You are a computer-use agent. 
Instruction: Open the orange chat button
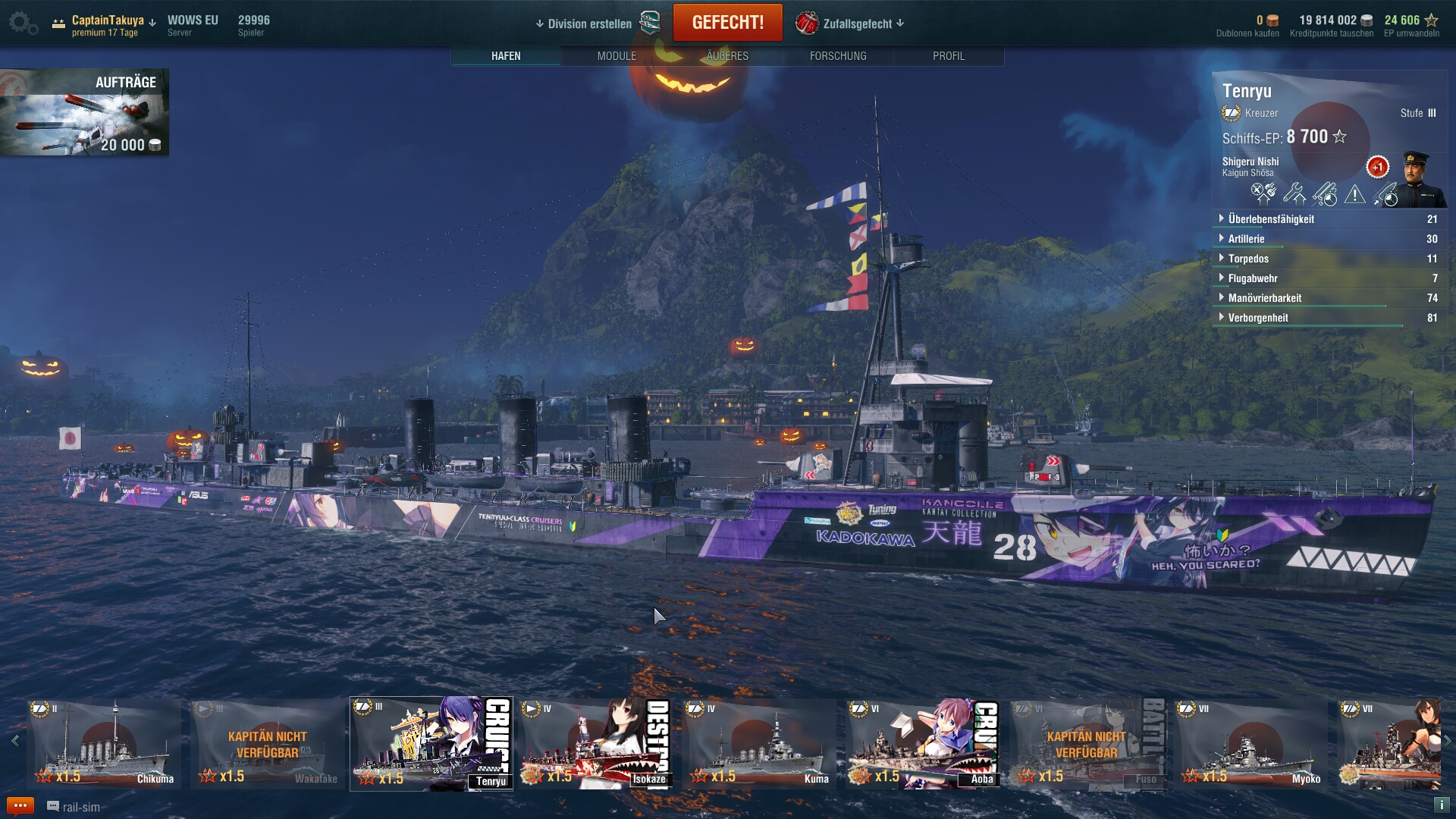tap(20, 806)
